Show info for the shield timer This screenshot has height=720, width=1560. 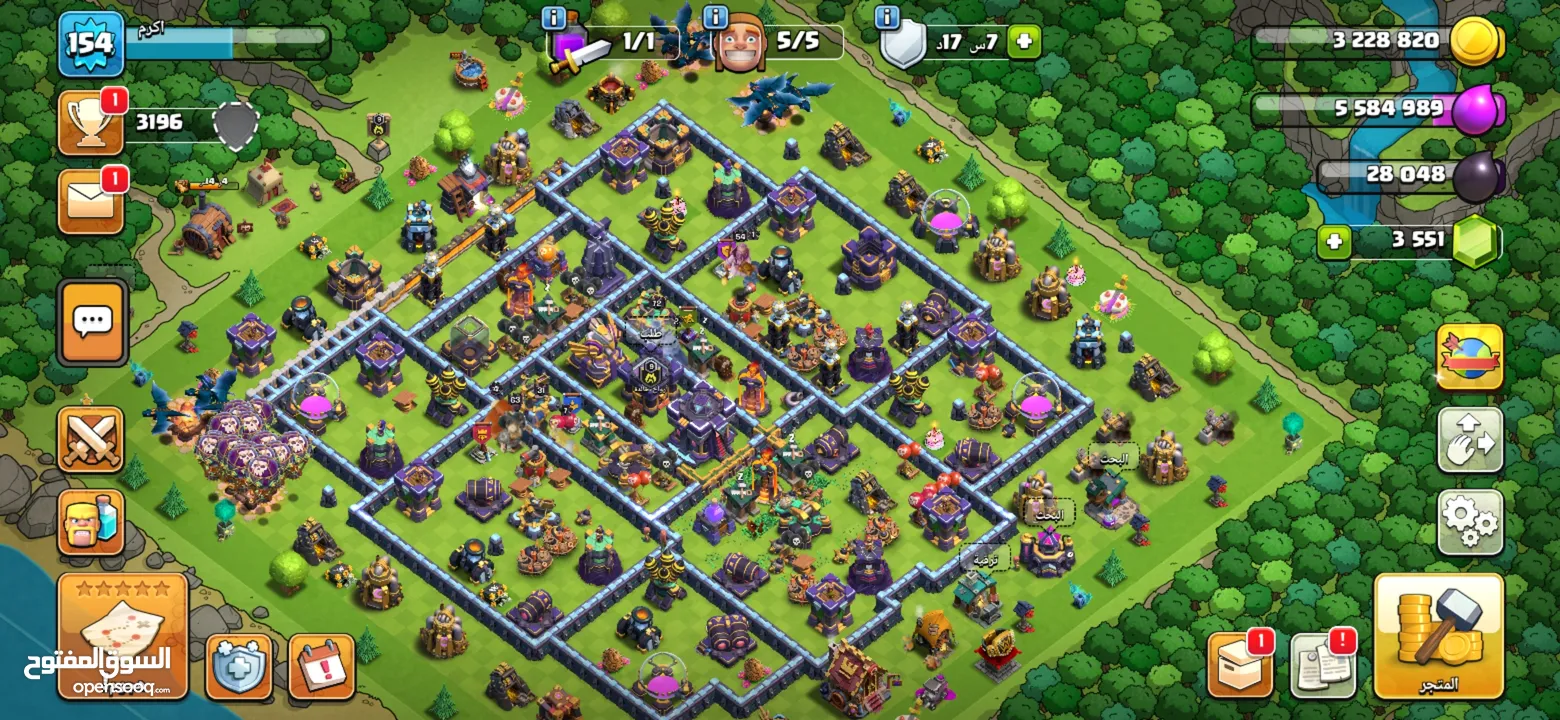click(887, 17)
